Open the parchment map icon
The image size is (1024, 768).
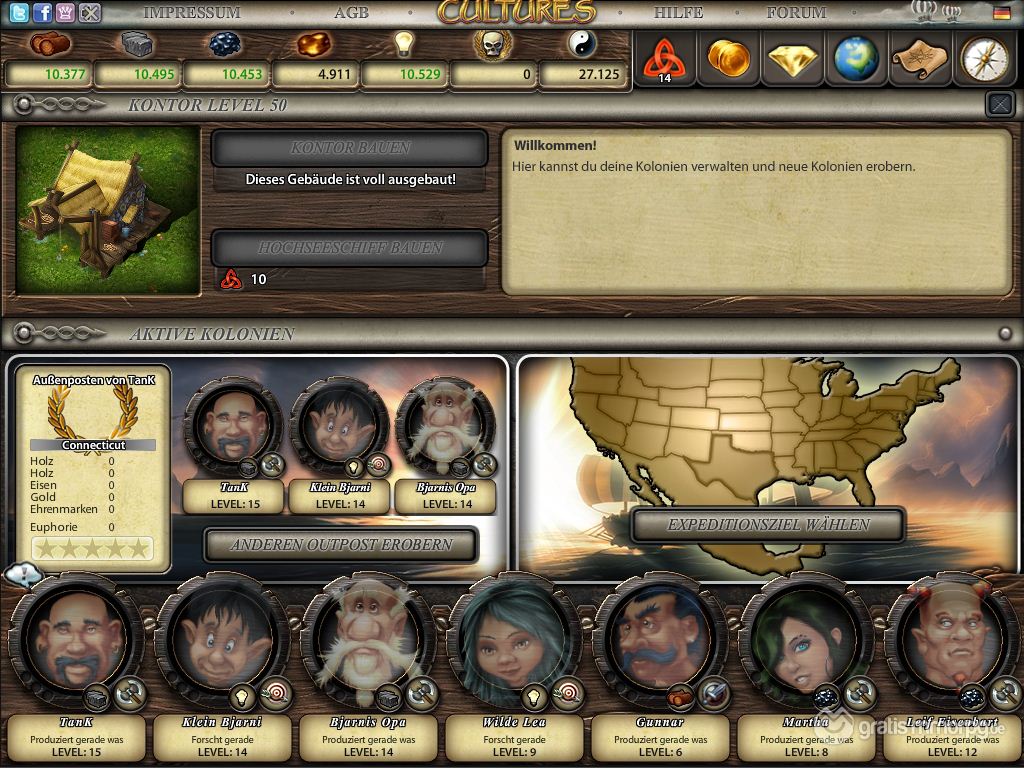919,59
